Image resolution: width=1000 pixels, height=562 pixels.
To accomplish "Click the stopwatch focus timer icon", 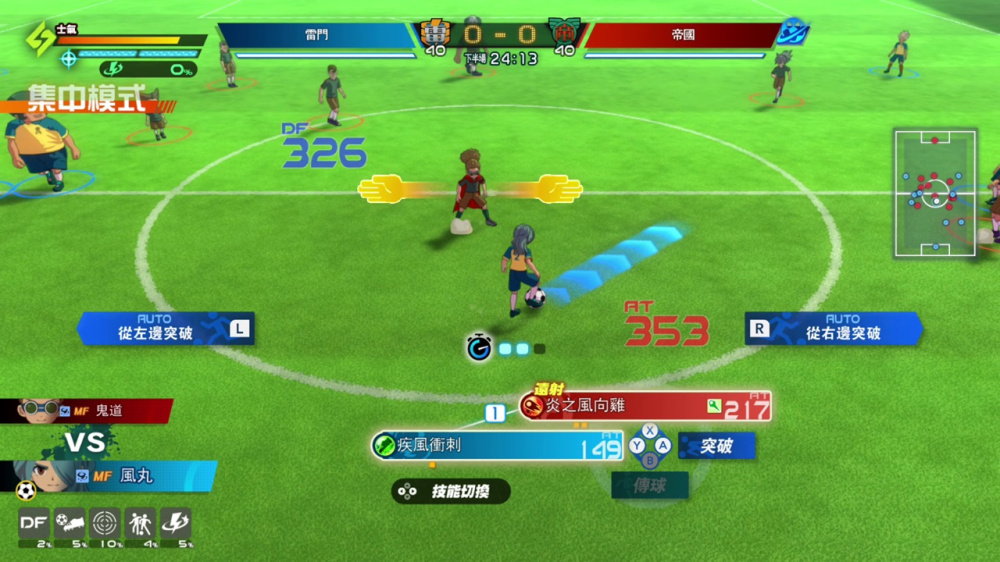I will pos(479,348).
